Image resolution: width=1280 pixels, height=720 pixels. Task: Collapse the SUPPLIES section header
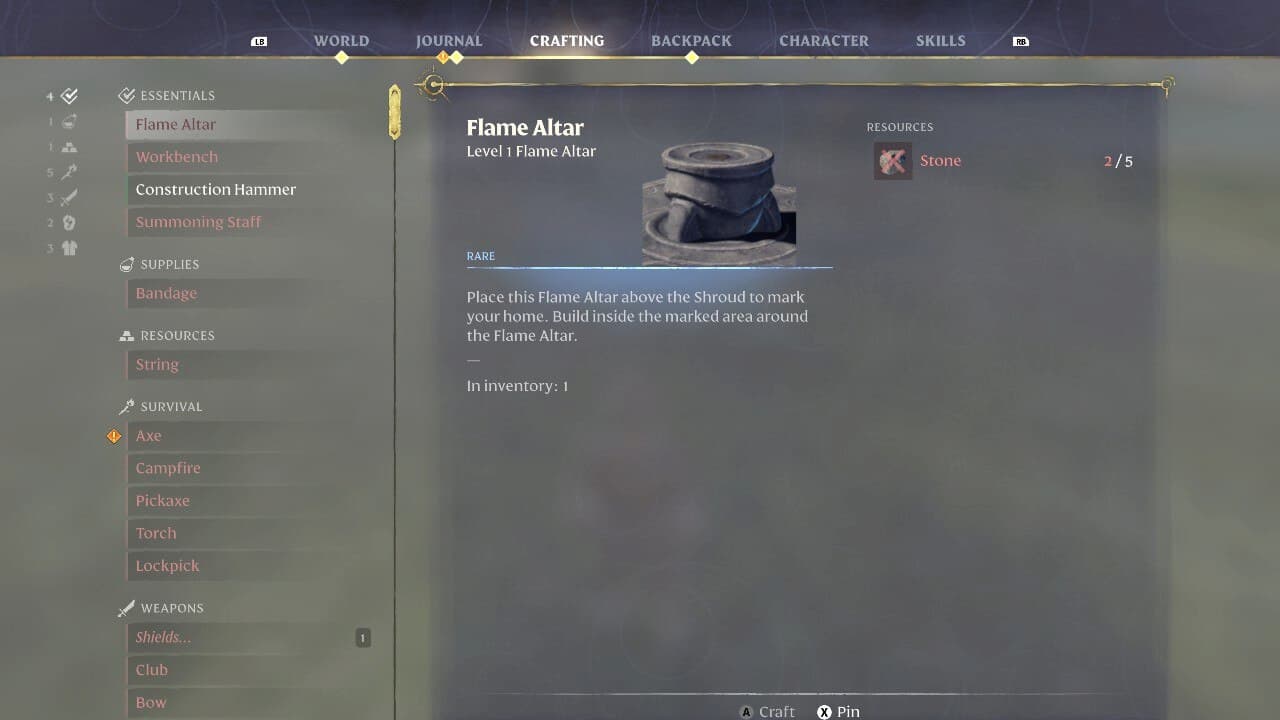click(170, 264)
